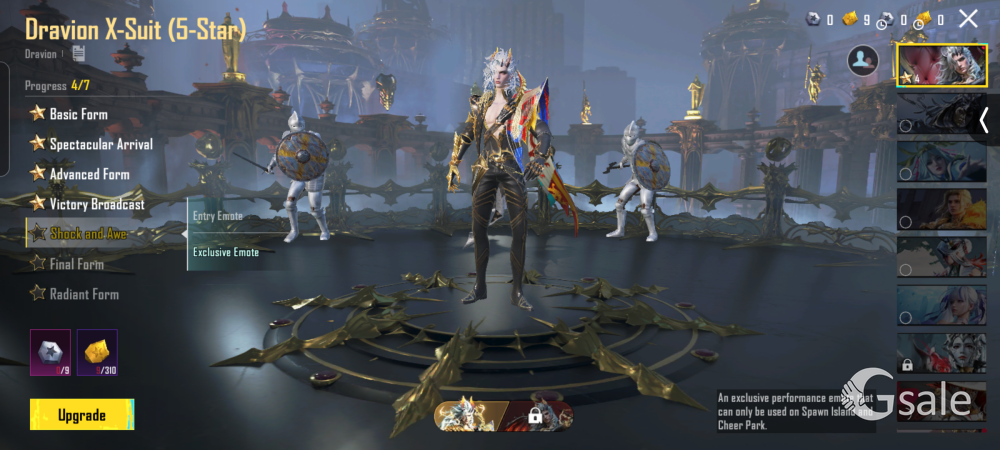
Task: Pick the suit thumbnail with padlock icon
Action: (x=941, y=353)
